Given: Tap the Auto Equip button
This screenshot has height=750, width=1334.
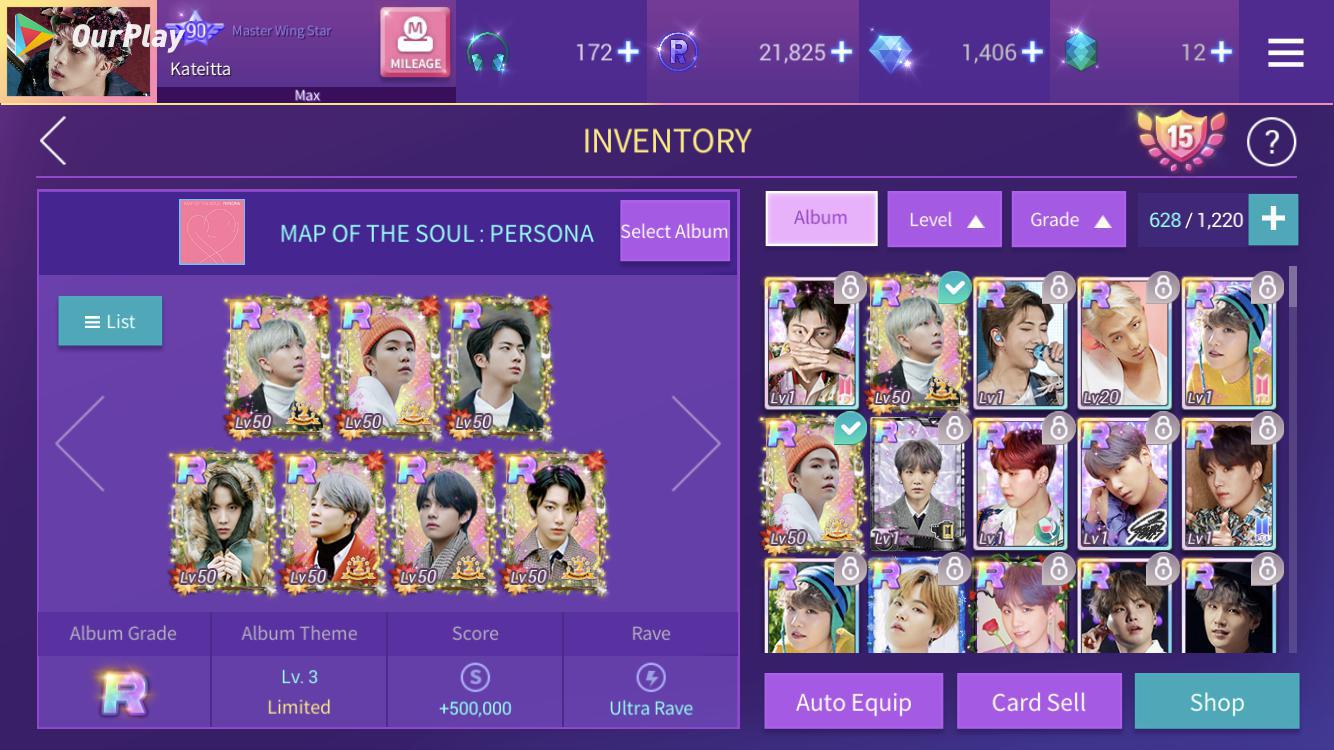Looking at the screenshot, I should [853, 702].
